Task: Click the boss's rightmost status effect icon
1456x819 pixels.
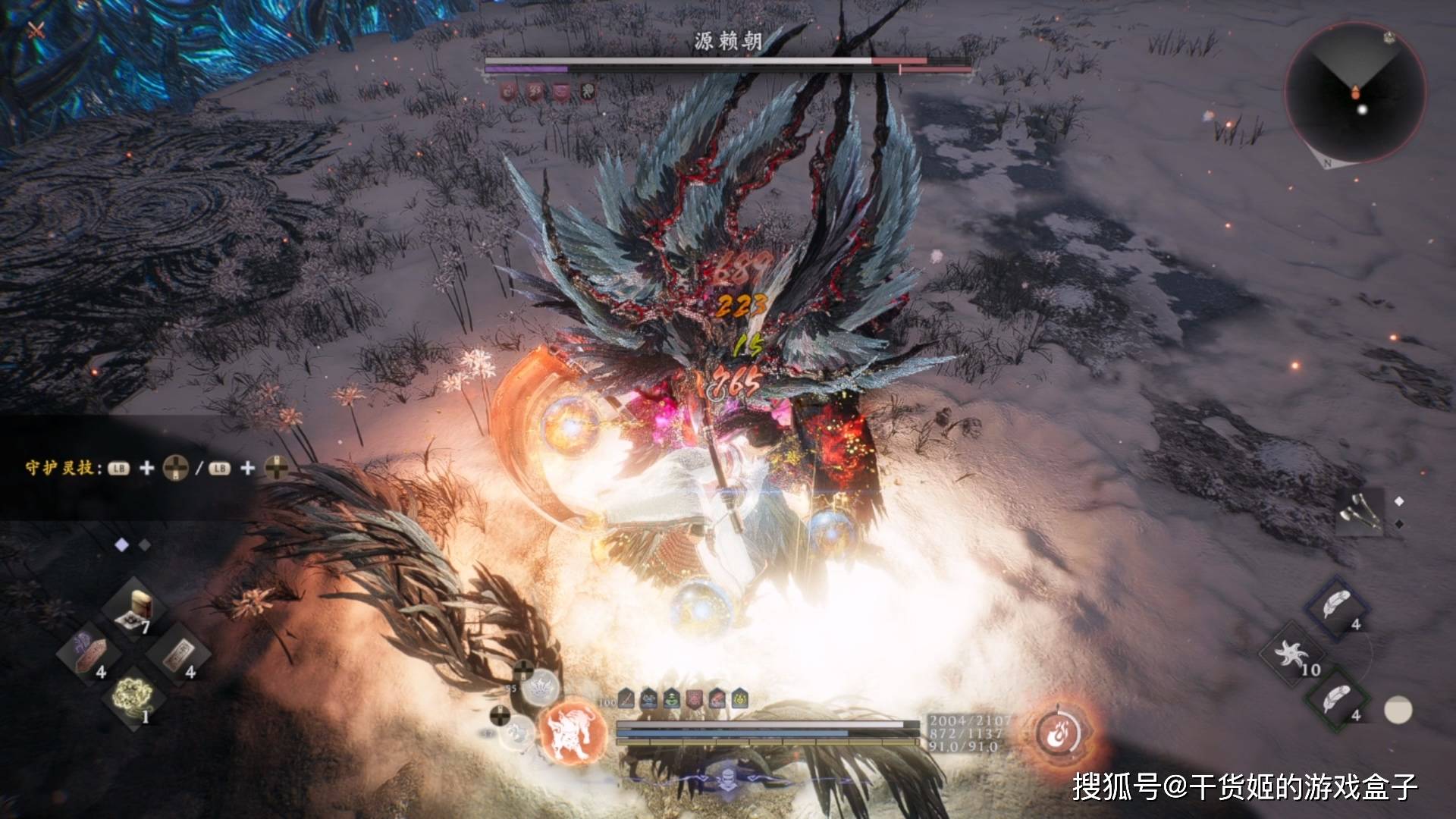Action: tap(587, 91)
